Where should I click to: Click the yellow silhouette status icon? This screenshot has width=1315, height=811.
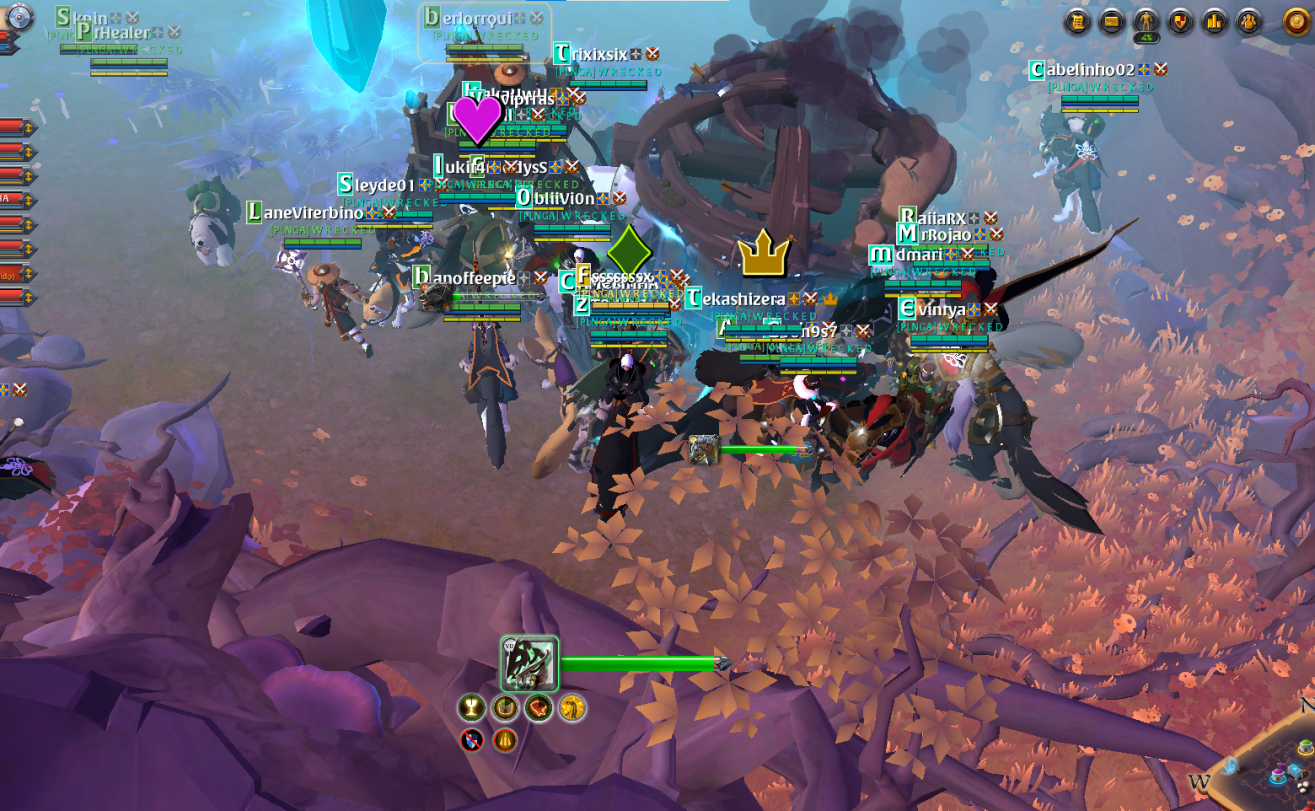click(572, 708)
